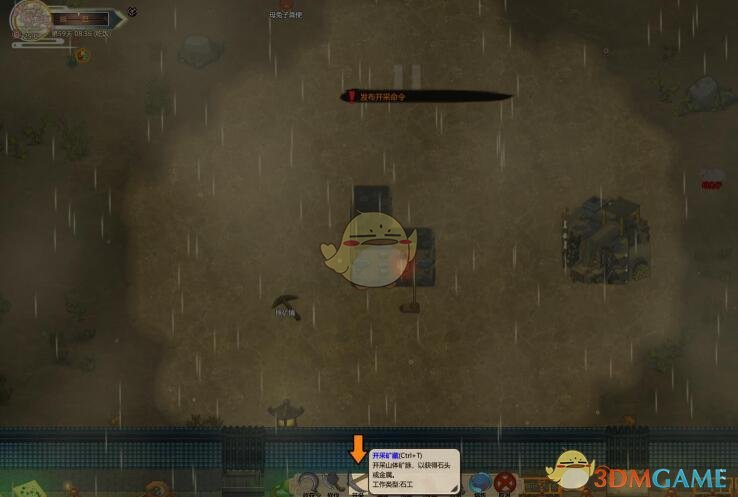Click the red cancel order icon
This screenshot has width=738, height=497.
[506, 484]
